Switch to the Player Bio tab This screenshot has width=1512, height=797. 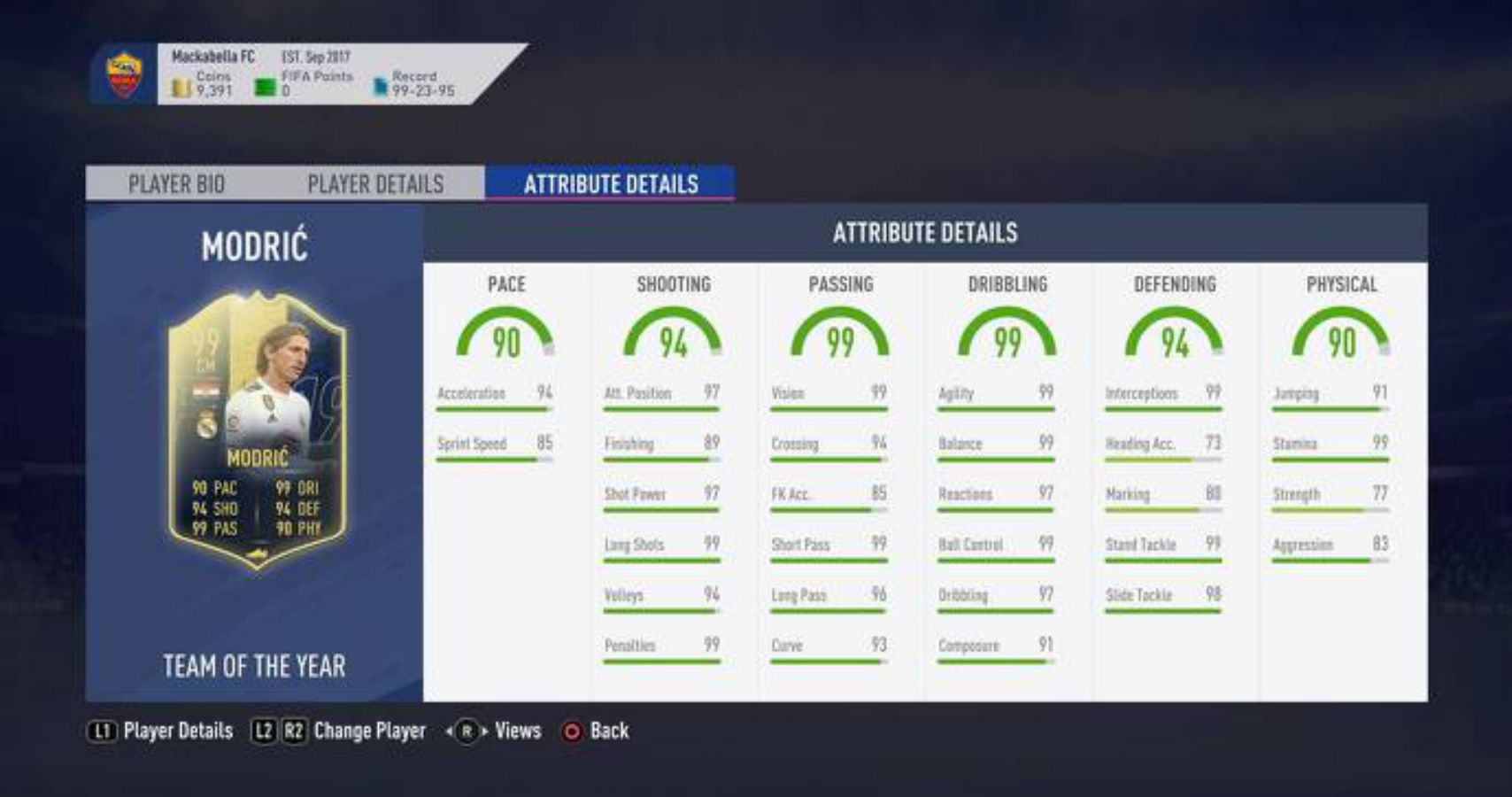tap(176, 184)
